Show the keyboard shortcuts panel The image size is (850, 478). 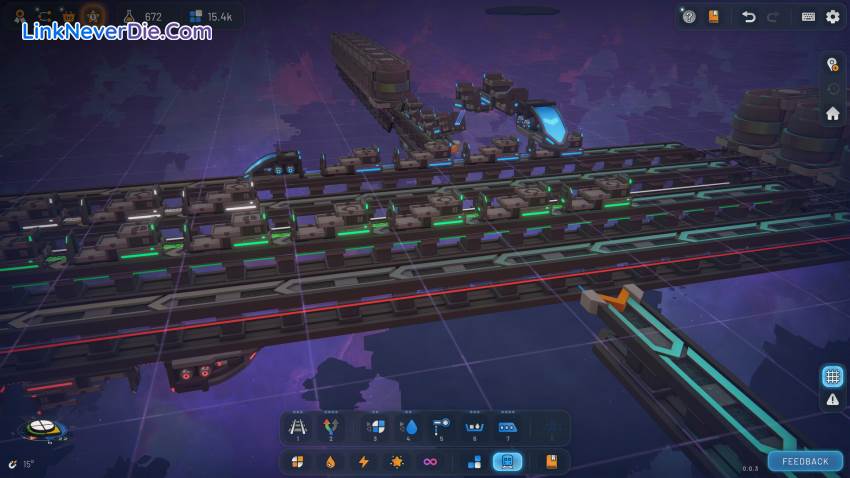tap(808, 17)
